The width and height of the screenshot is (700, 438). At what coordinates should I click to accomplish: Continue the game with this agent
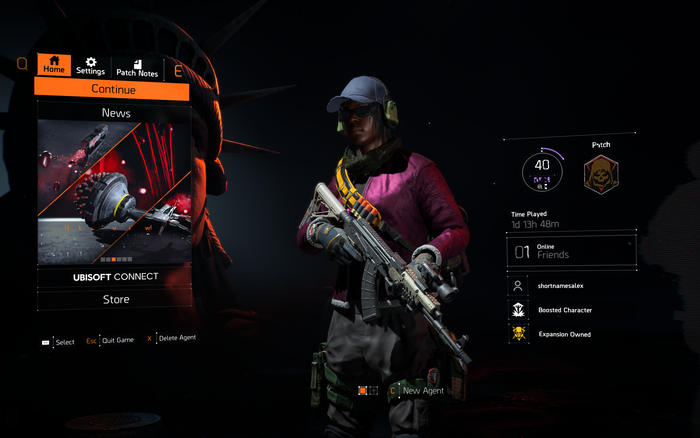click(x=113, y=90)
